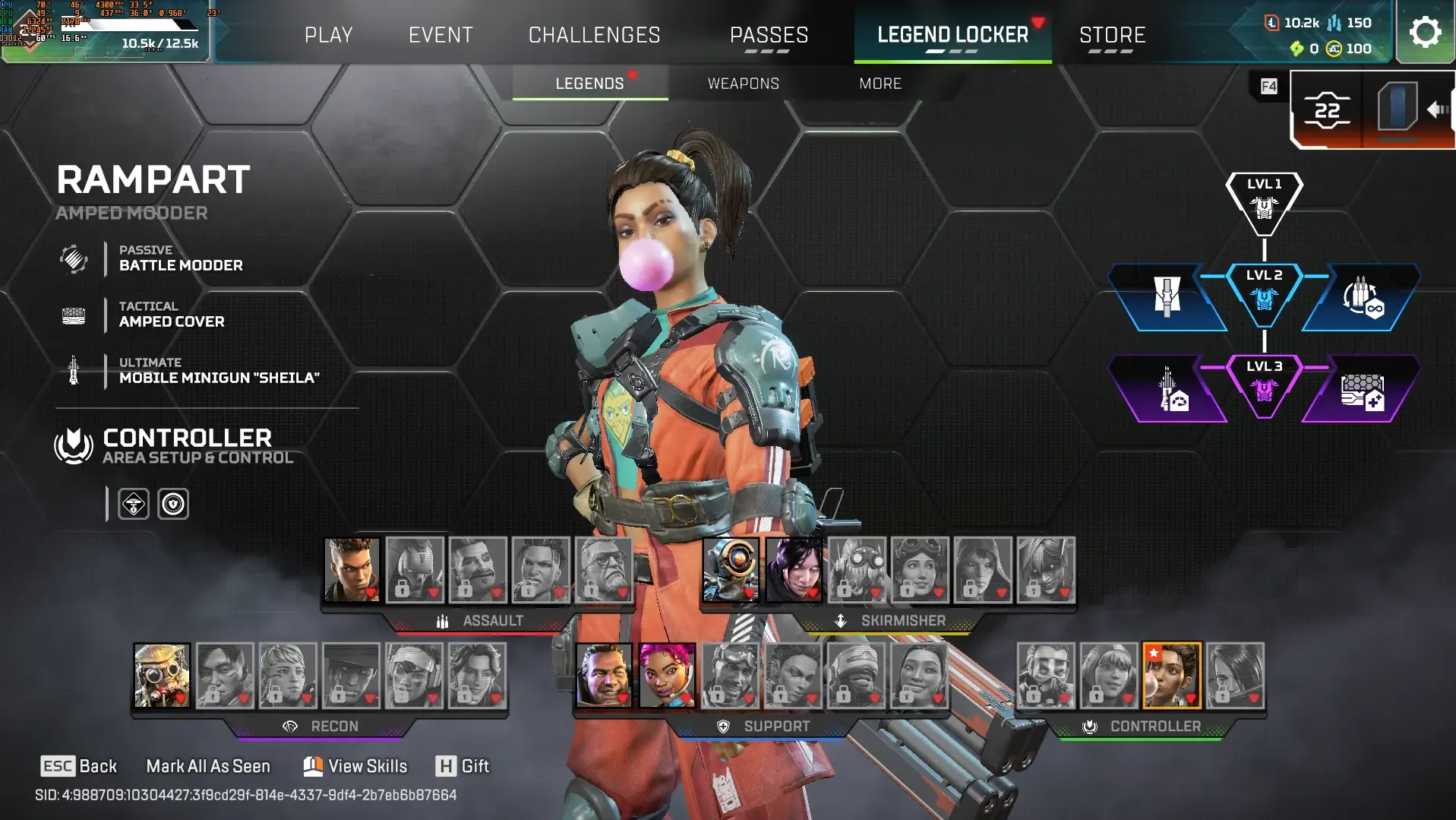Select the Battle Modder passive ability
The width and height of the screenshot is (1456, 820).
click(181, 258)
